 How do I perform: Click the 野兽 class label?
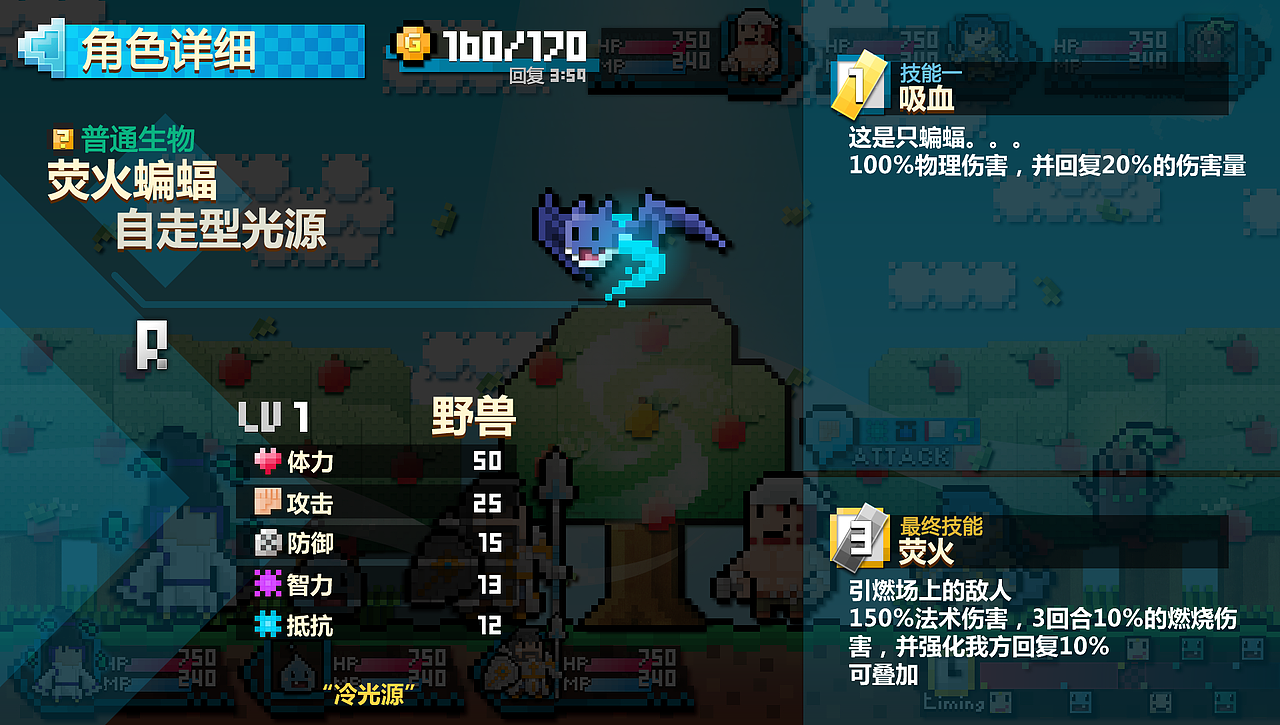click(472, 414)
